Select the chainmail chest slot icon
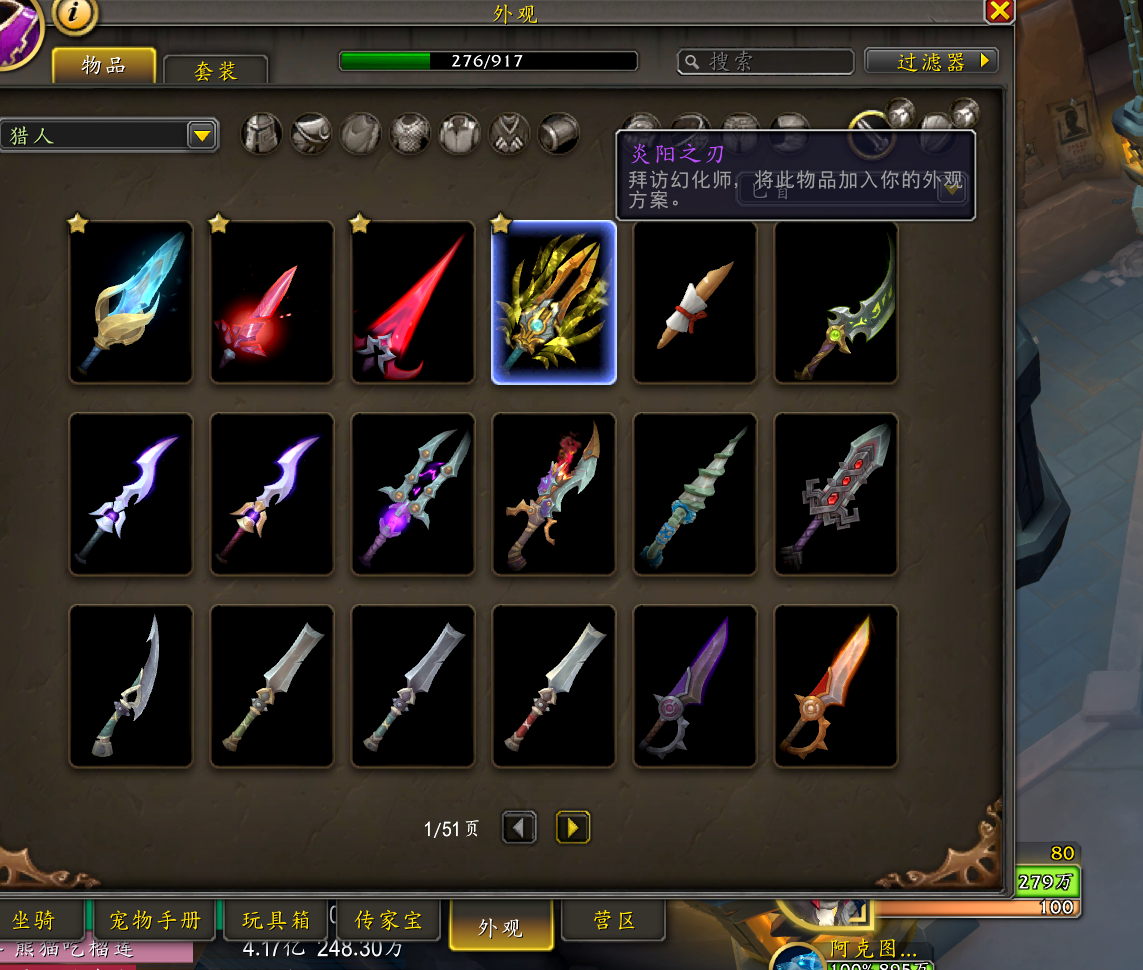Viewport: 1143px width, 970px height. [x=410, y=133]
